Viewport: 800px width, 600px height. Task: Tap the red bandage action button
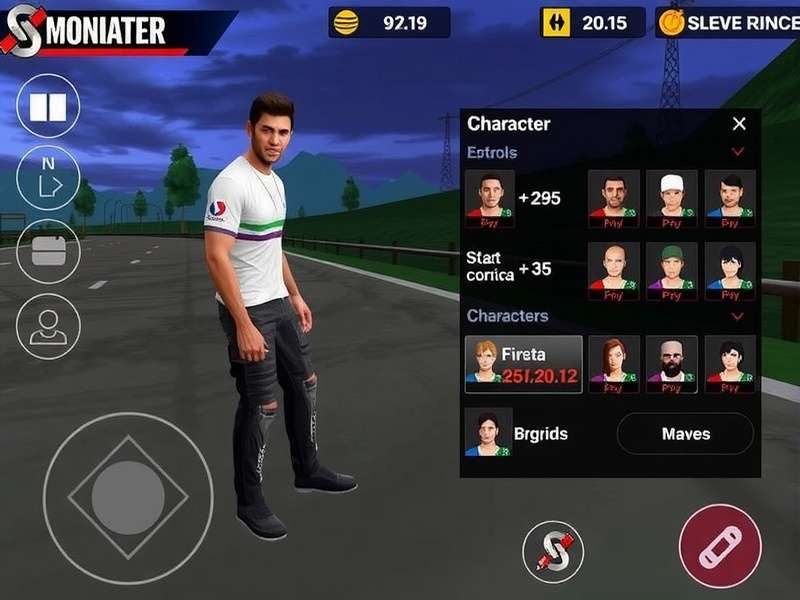[x=720, y=545]
